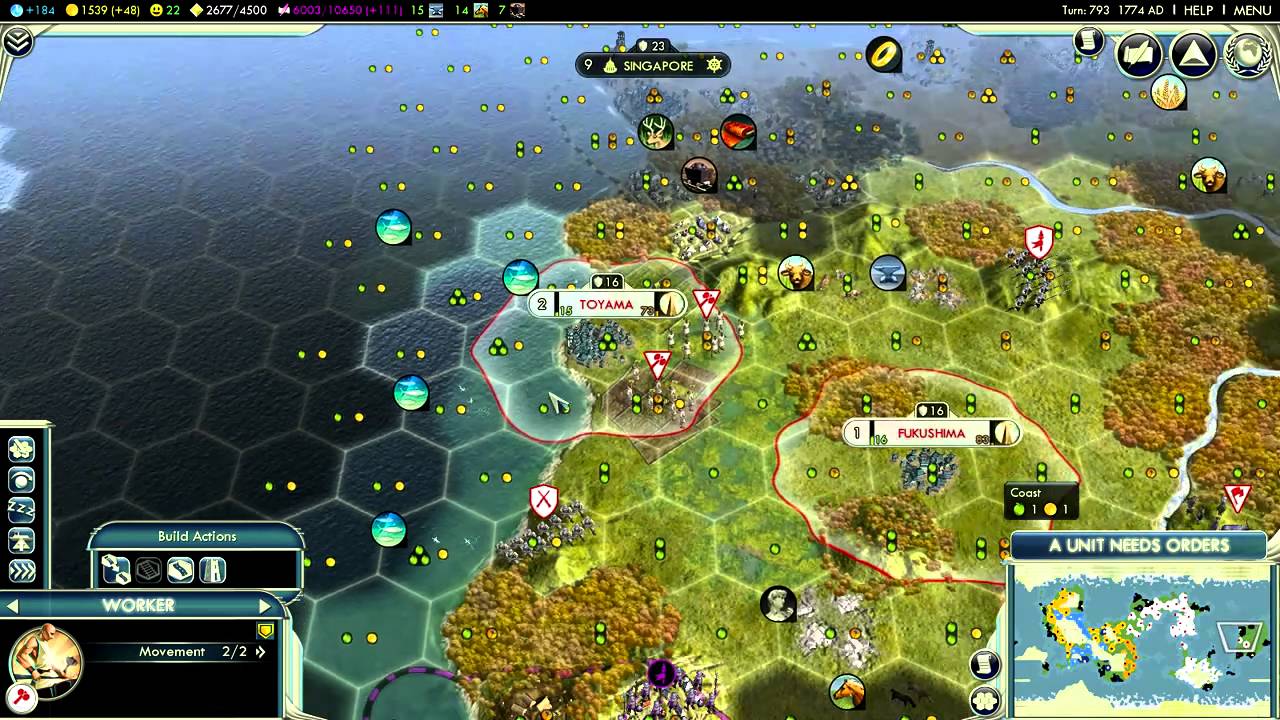
Task: Click the hex-cluster icon beside the minimap
Action: click(x=985, y=699)
